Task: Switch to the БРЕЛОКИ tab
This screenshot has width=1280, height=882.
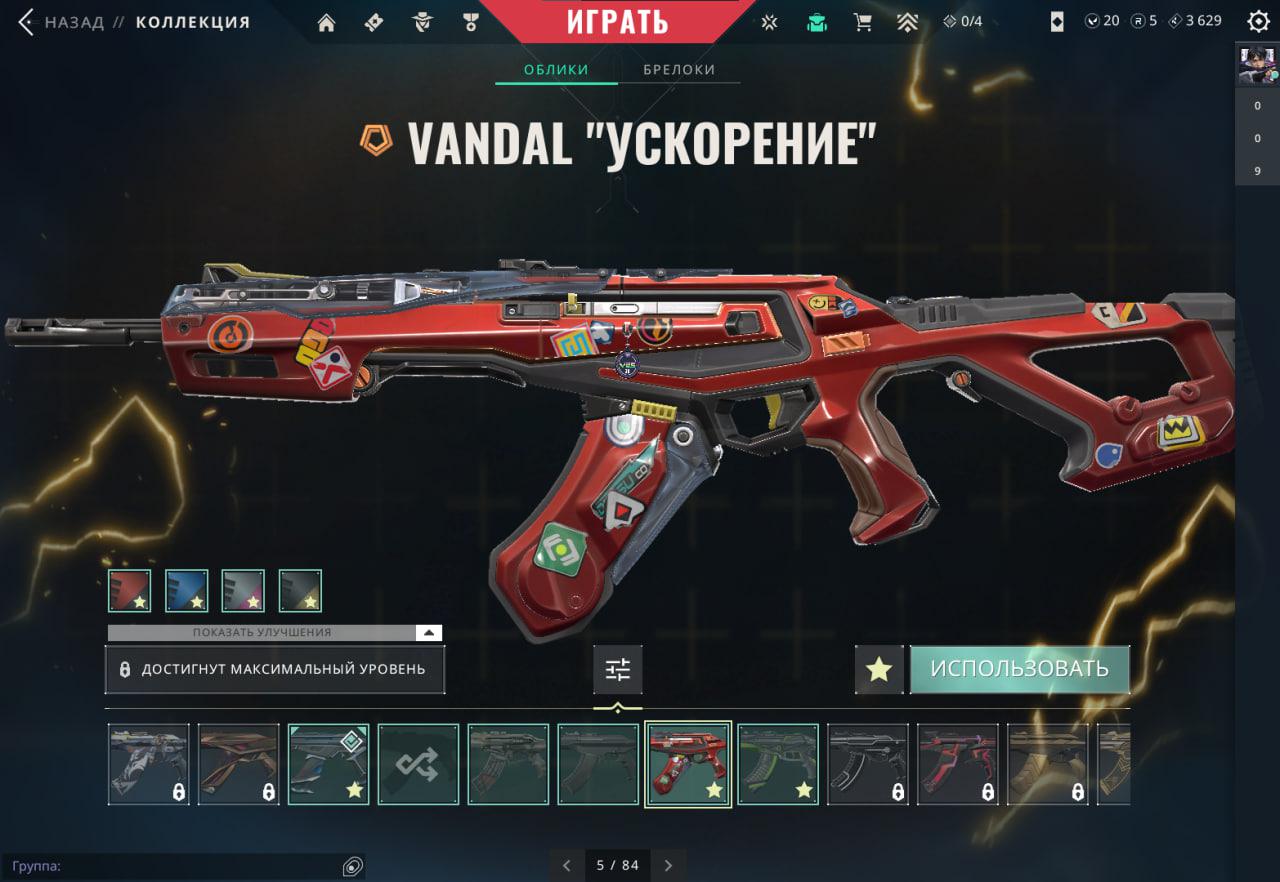Action: 679,70
